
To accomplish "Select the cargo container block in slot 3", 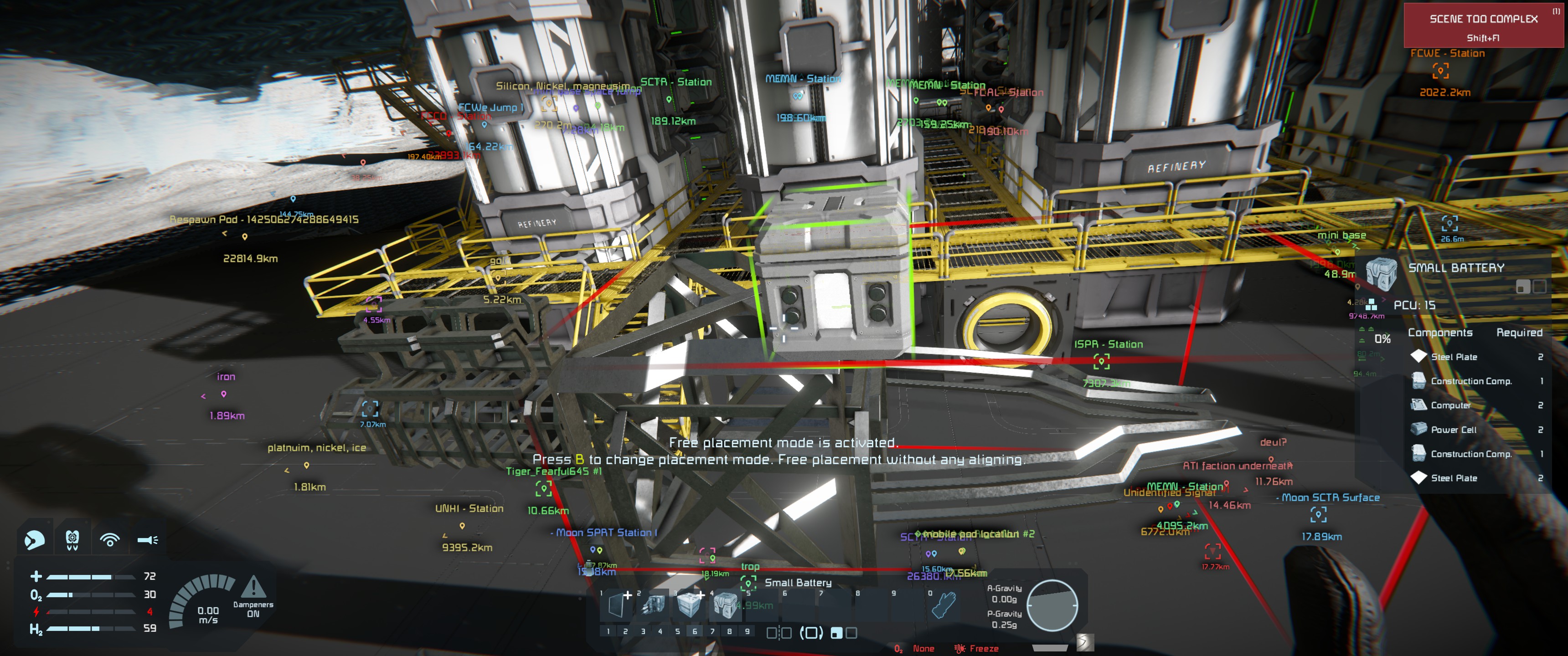I will tap(689, 606).
